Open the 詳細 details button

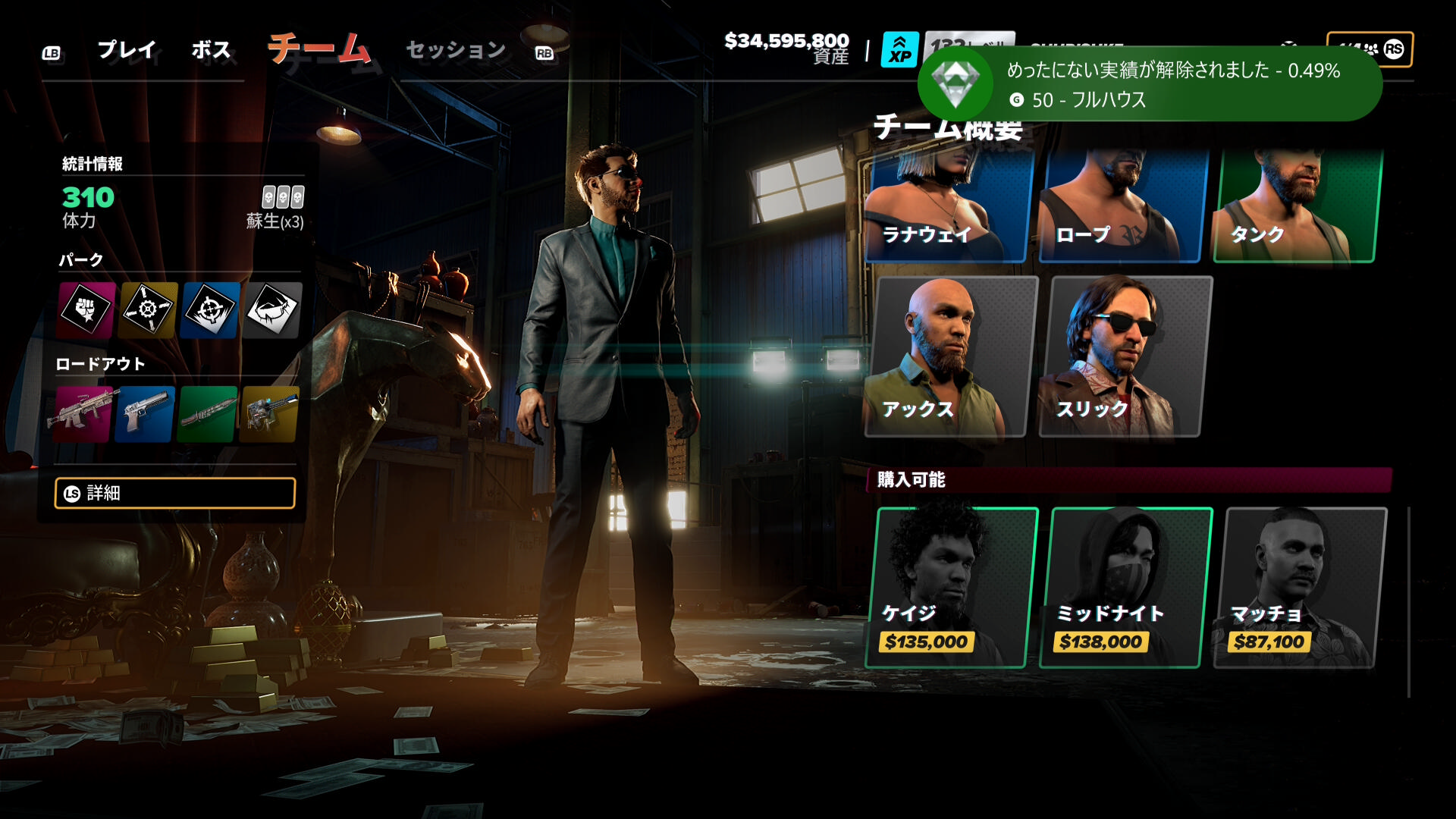pyautogui.click(x=175, y=493)
